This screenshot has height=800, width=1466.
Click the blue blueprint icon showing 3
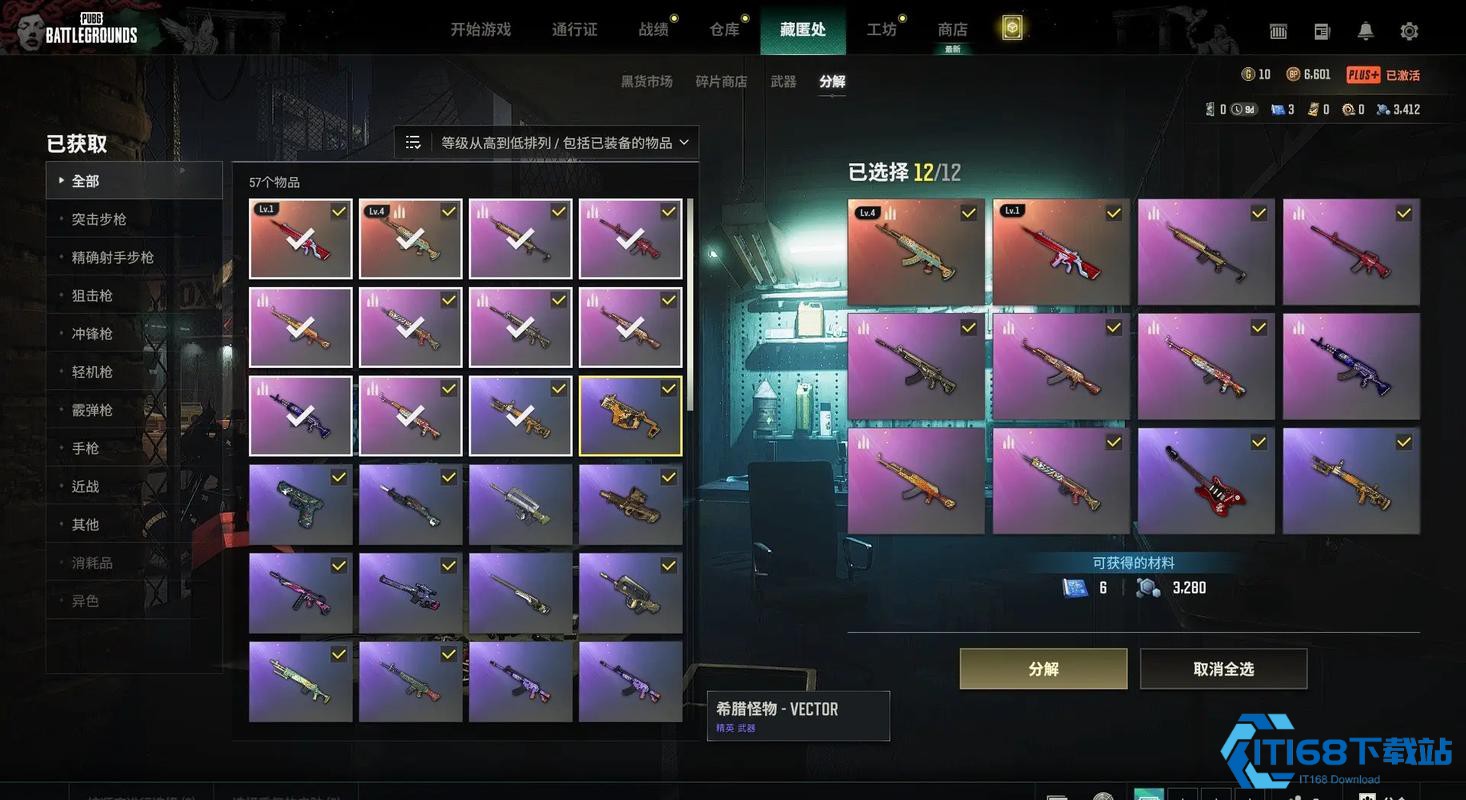coord(1279,109)
